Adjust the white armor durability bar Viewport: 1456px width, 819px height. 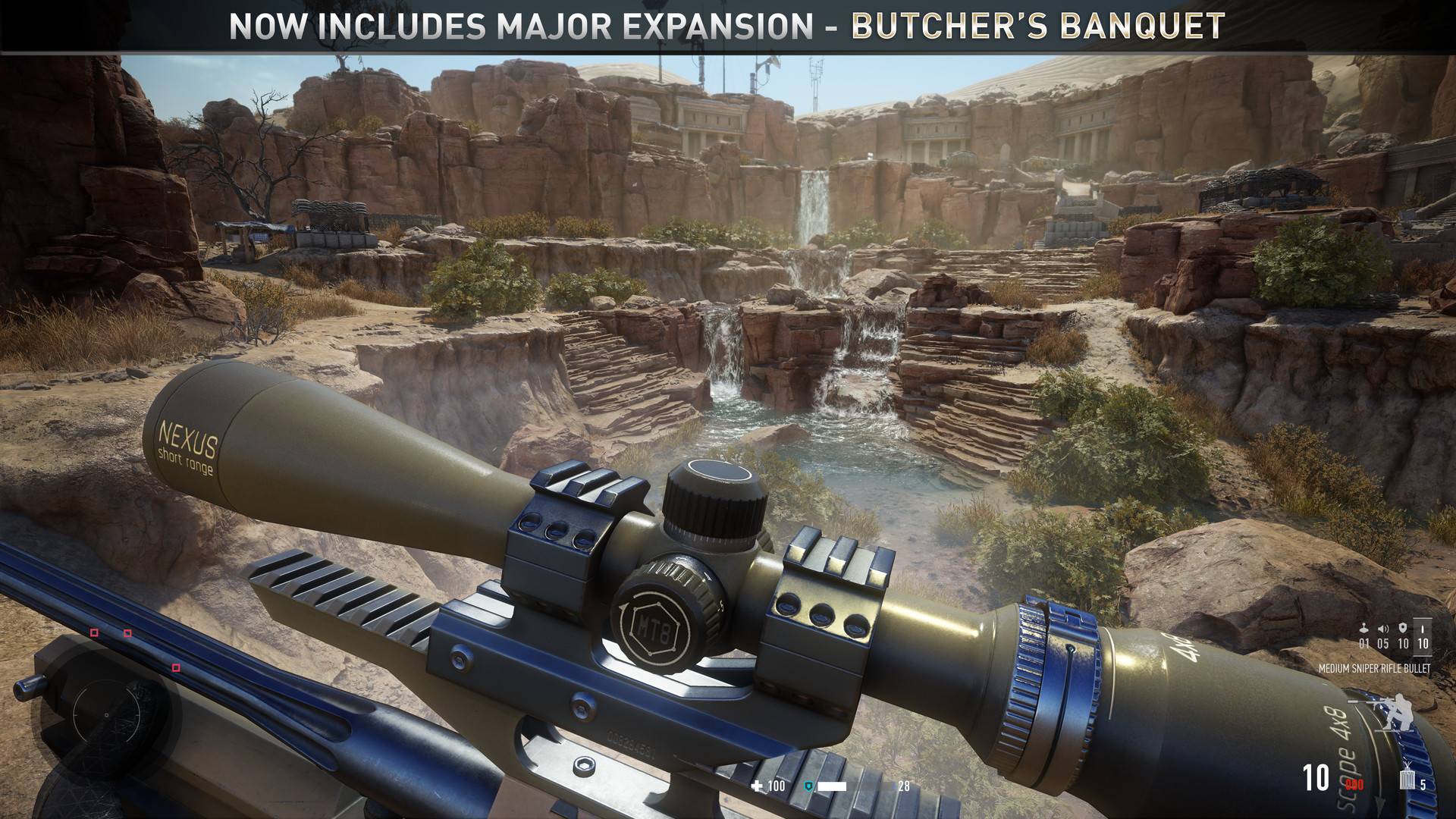point(831,786)
